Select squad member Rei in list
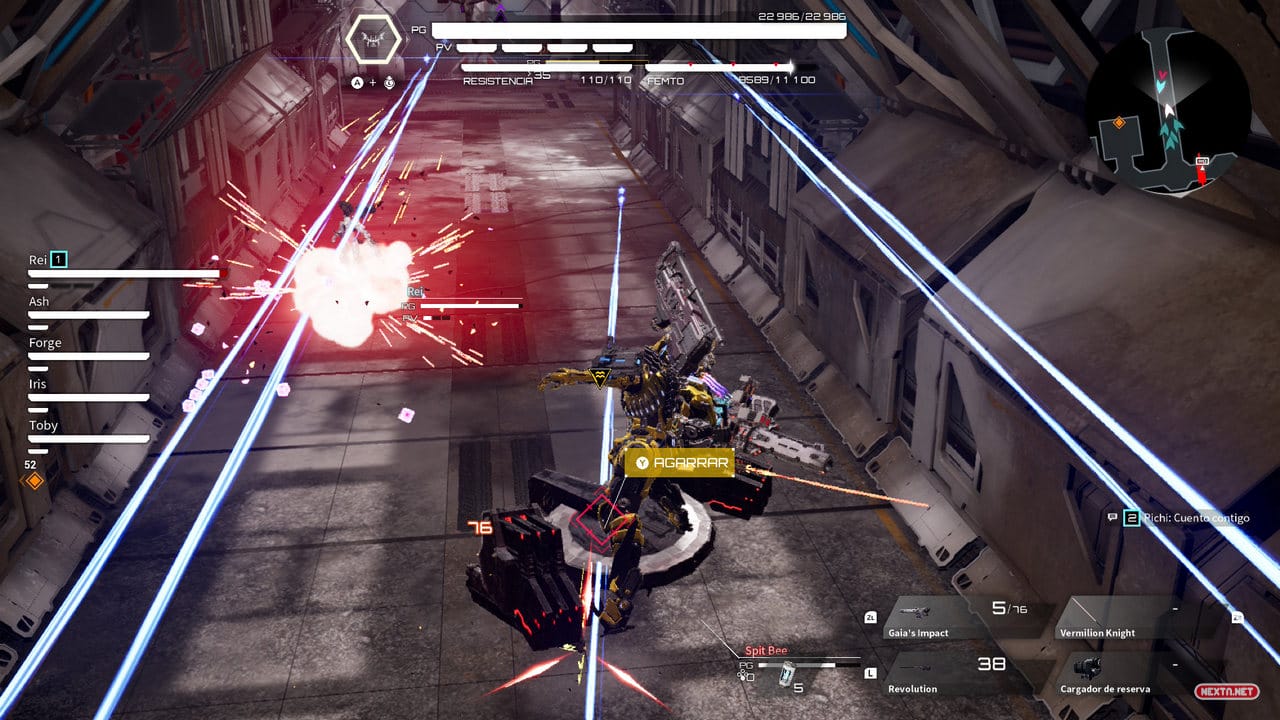This screenshot has height=720, width=1280. coord(38,260)
